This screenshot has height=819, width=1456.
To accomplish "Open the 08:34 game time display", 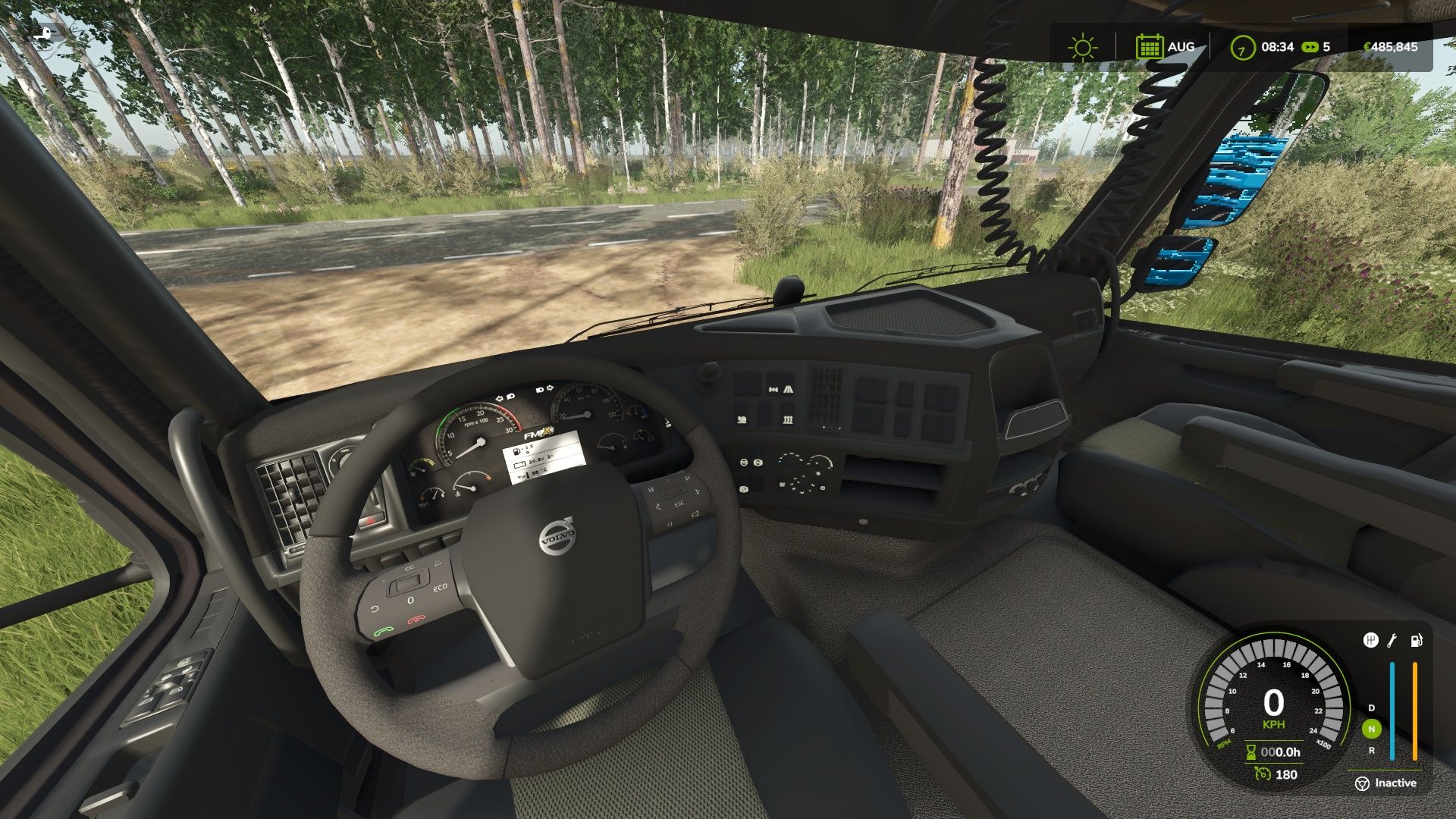I will pos(1276,47).
